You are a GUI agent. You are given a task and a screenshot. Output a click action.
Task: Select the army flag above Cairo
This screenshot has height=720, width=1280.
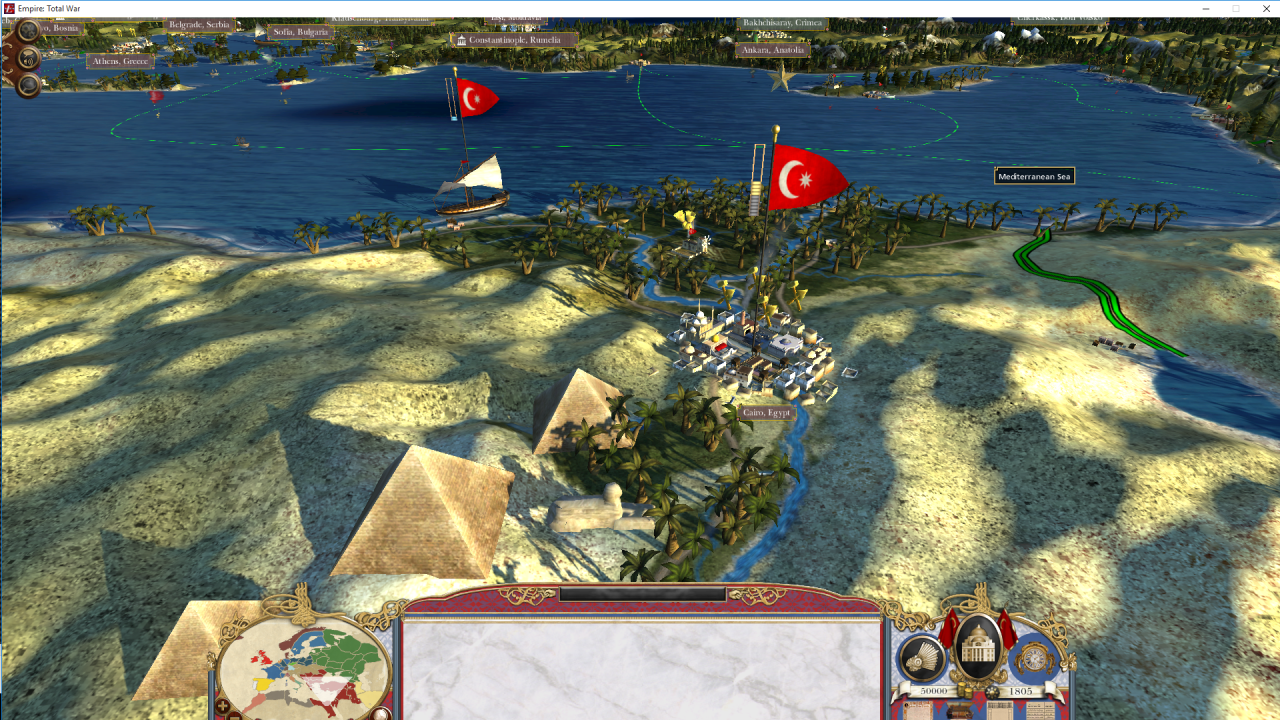point(805,178)
